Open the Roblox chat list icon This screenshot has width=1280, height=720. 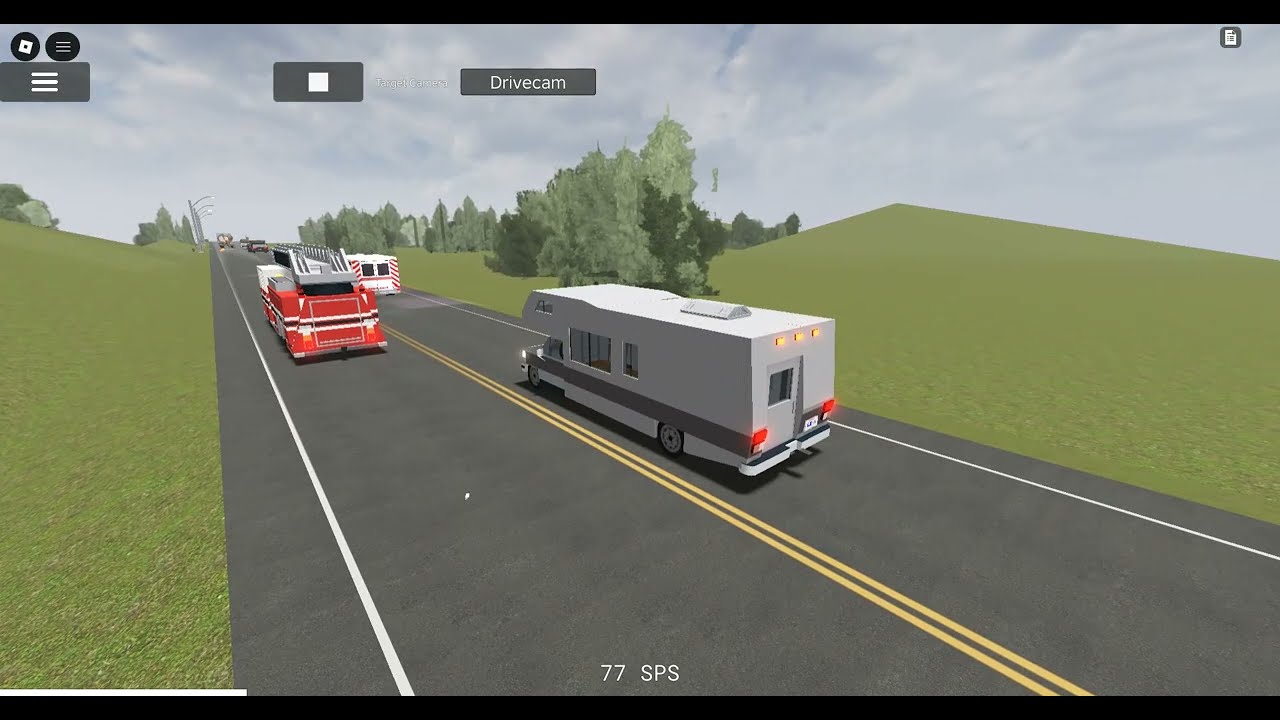tap(63, 46)
